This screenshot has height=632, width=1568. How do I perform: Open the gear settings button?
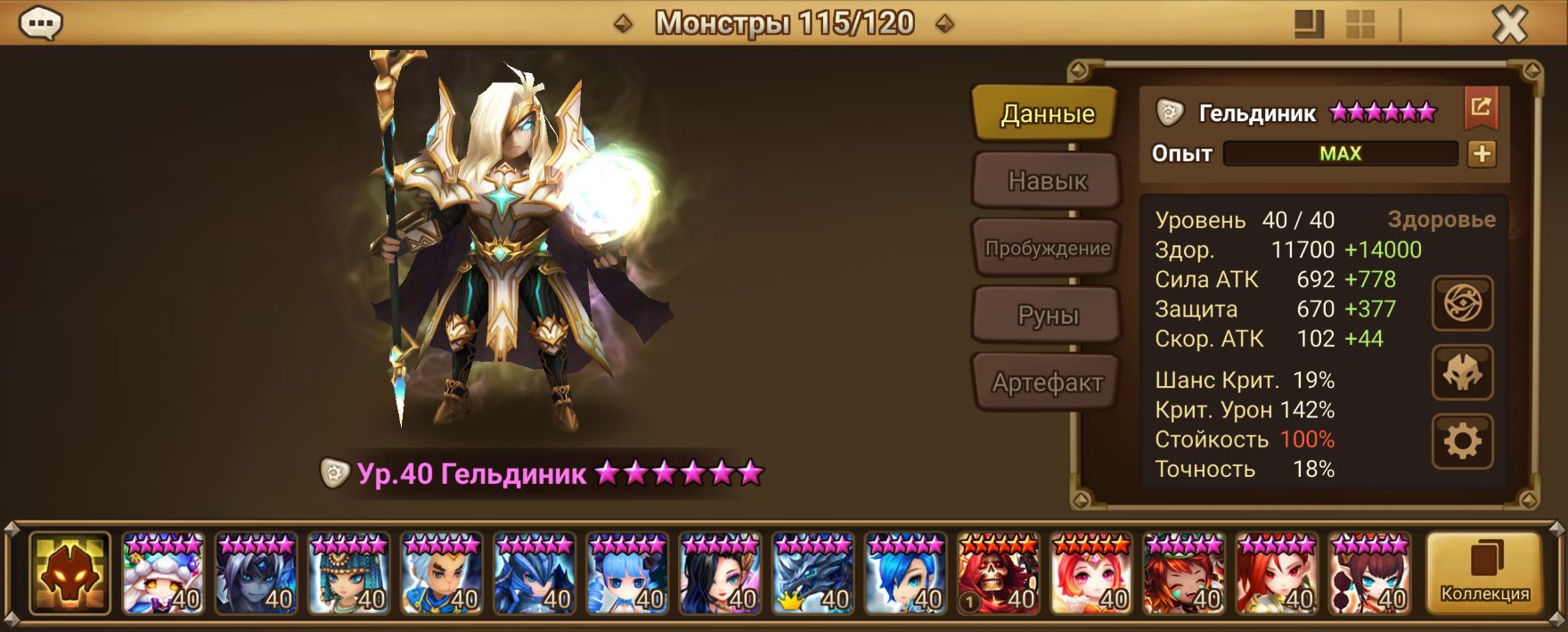[x=1462, y=441]
